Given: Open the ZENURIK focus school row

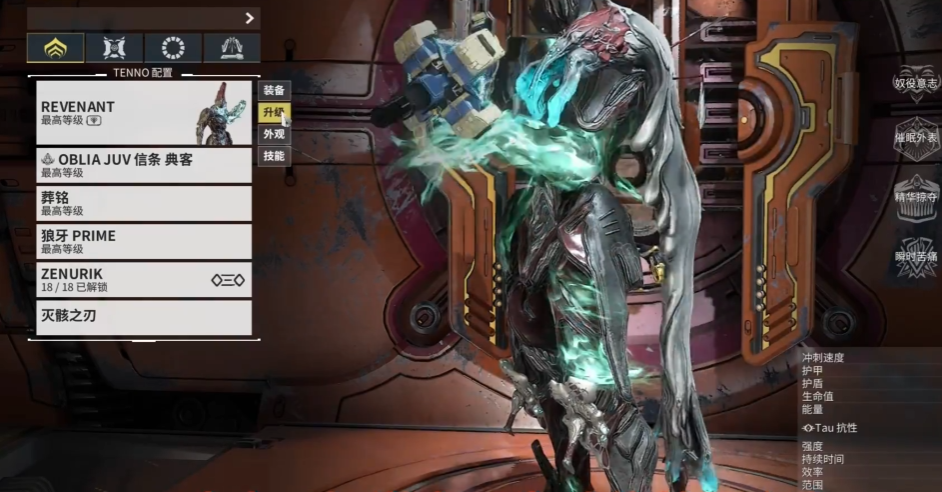Looking at the screenshot, I should coord(143,279).
